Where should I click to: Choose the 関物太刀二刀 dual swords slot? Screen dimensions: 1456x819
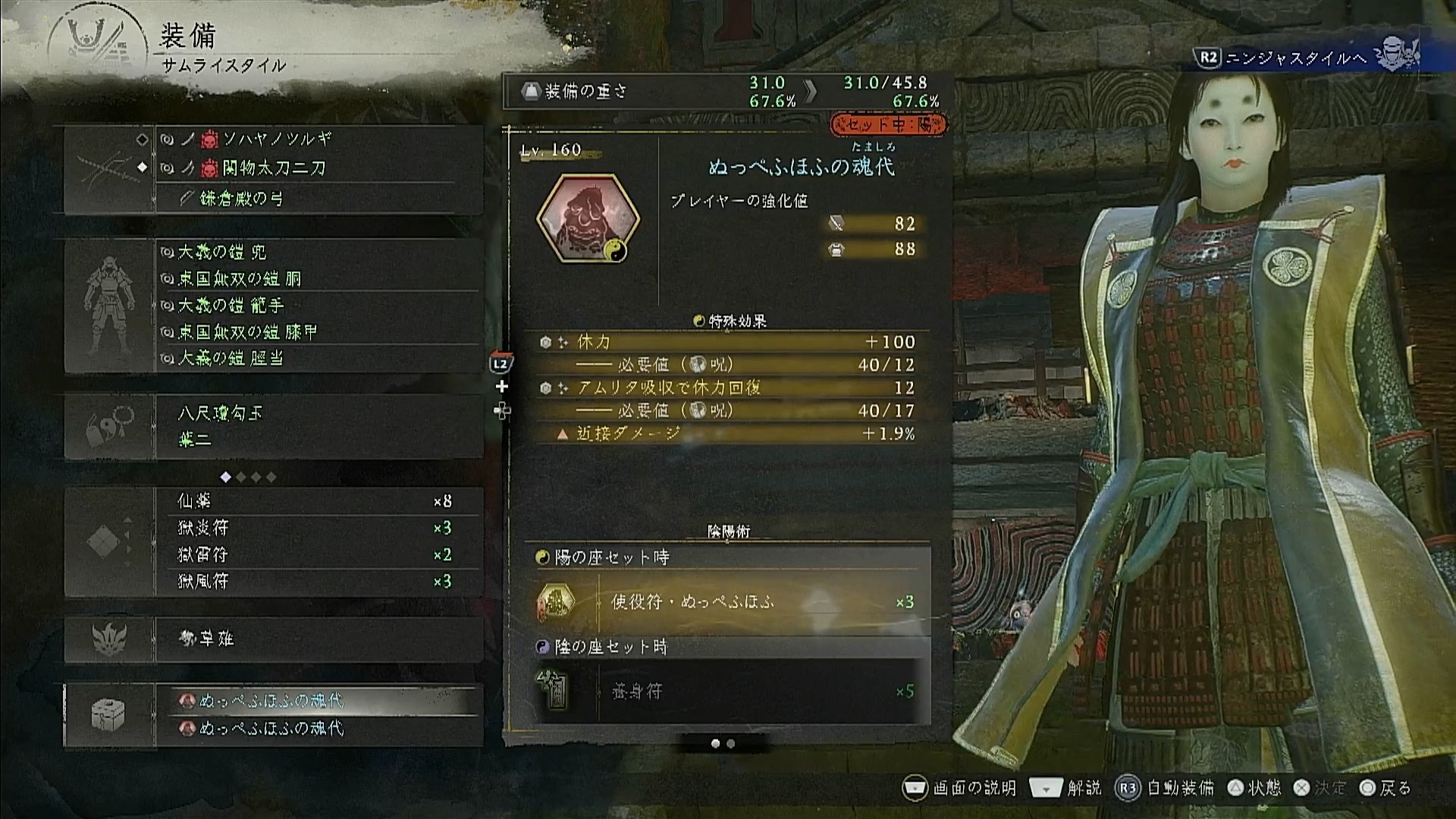[275, 168]
